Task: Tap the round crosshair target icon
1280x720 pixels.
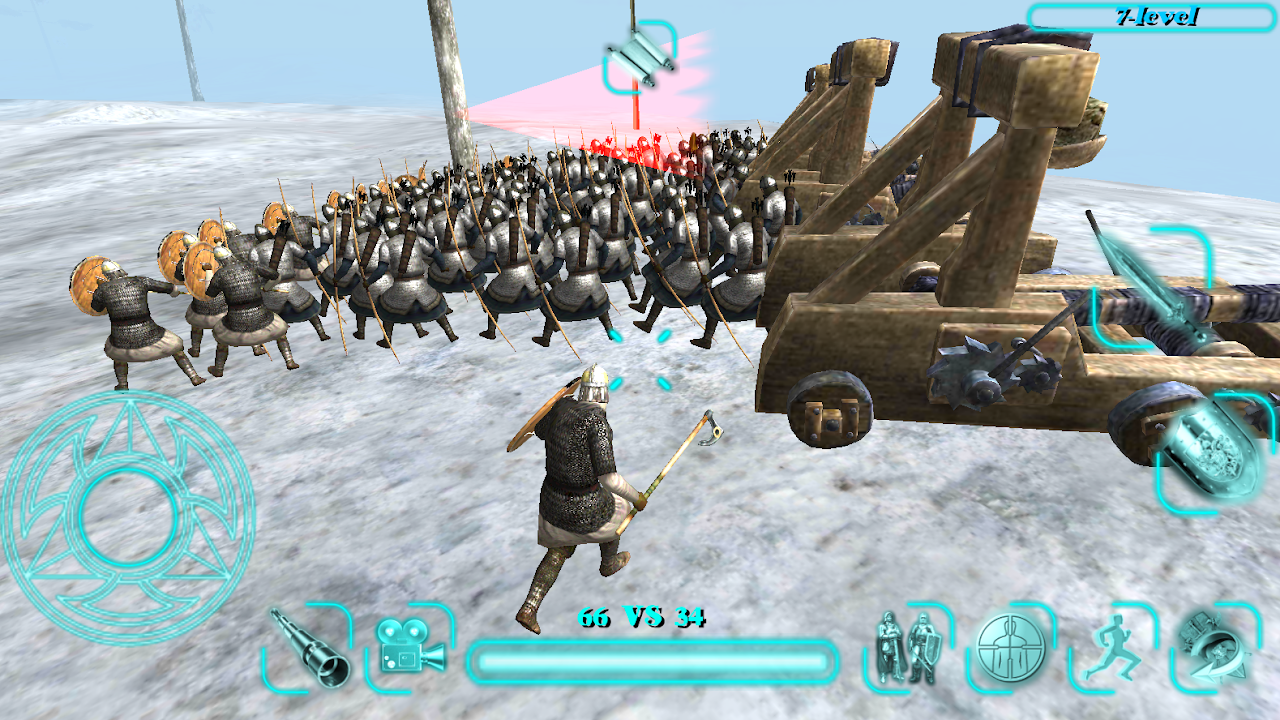Action: pos(1010,647)
